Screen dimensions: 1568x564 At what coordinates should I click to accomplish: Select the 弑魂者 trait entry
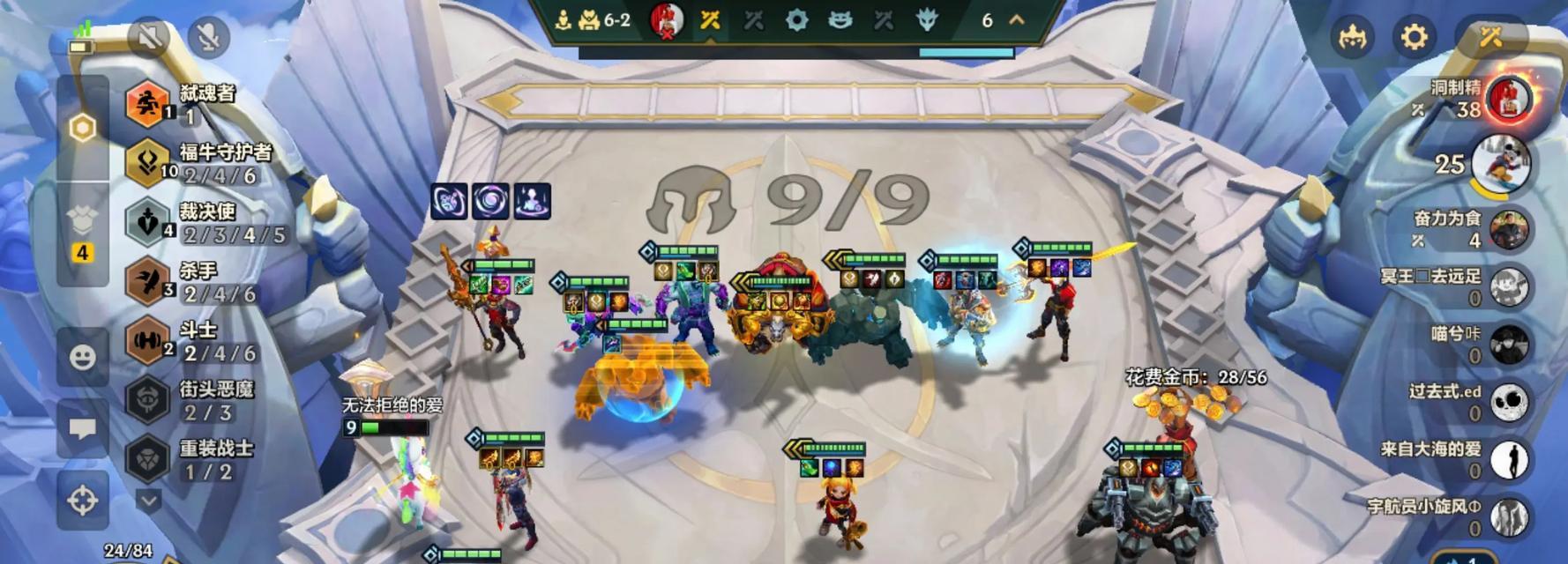click(146, 103)
